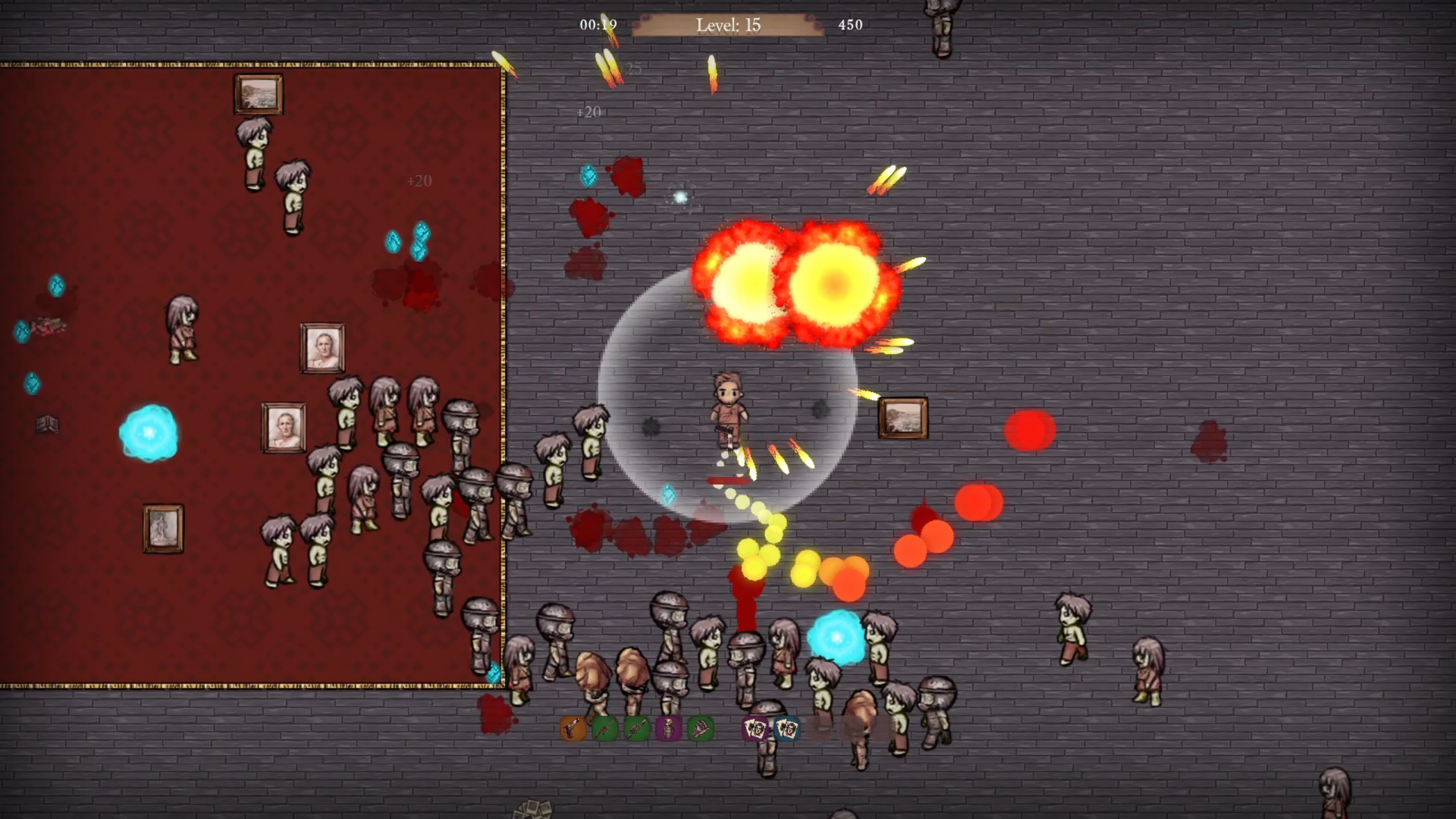Select the pistol in the weapon hotbar
Screen dimensions: 1456x819
(573, 730)
